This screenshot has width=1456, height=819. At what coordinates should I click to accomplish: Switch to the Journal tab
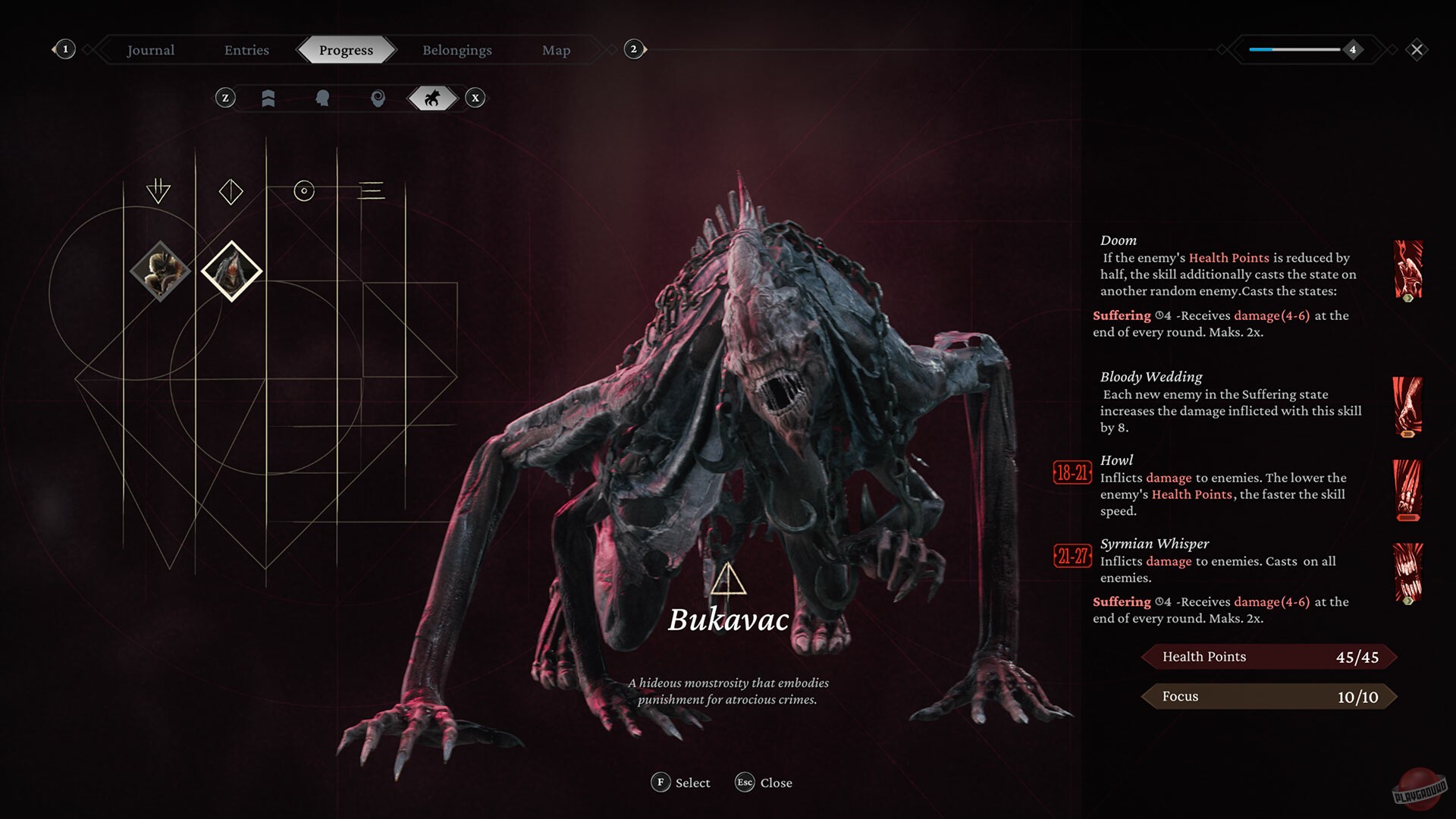click(149, 50)
